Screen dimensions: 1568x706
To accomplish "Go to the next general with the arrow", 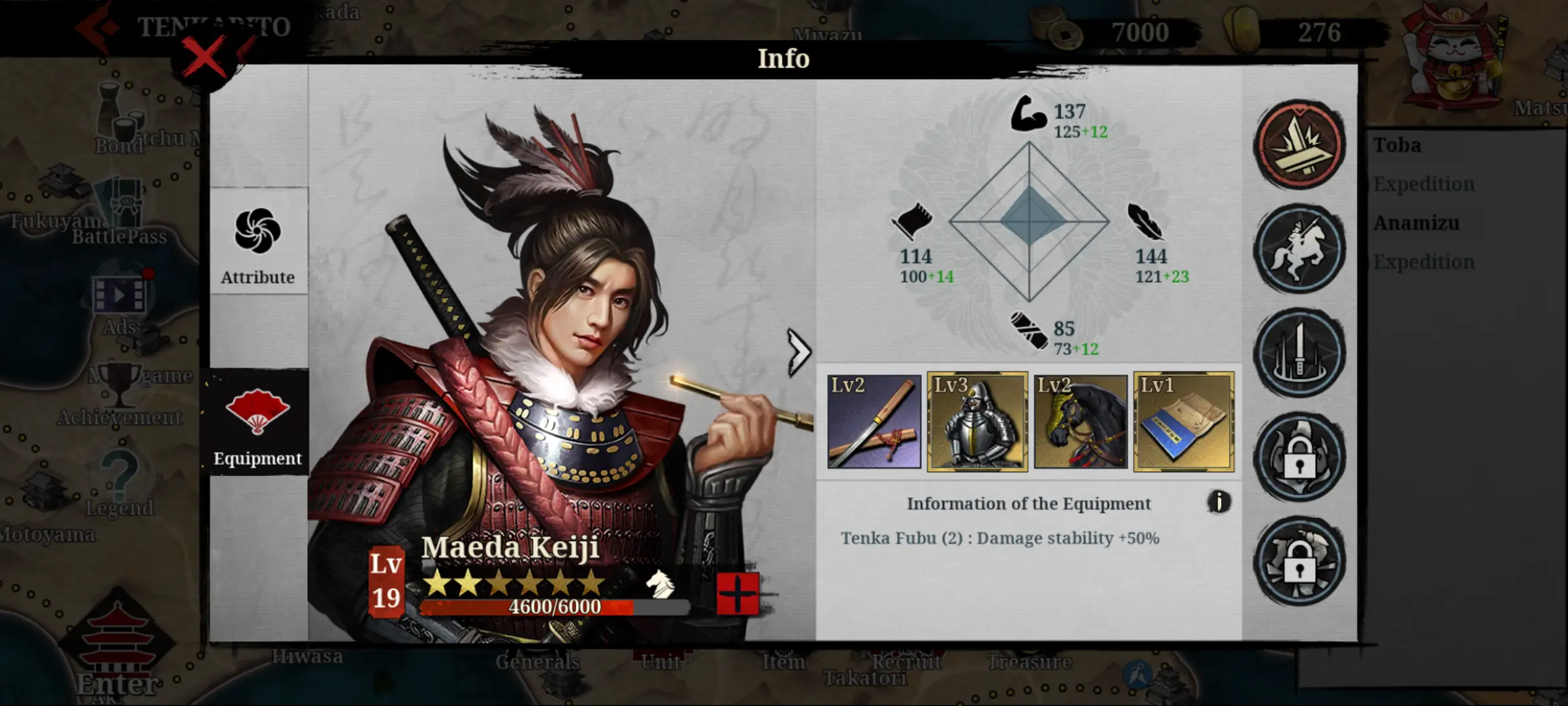I will pyautogui.click(x=798, y=352).
